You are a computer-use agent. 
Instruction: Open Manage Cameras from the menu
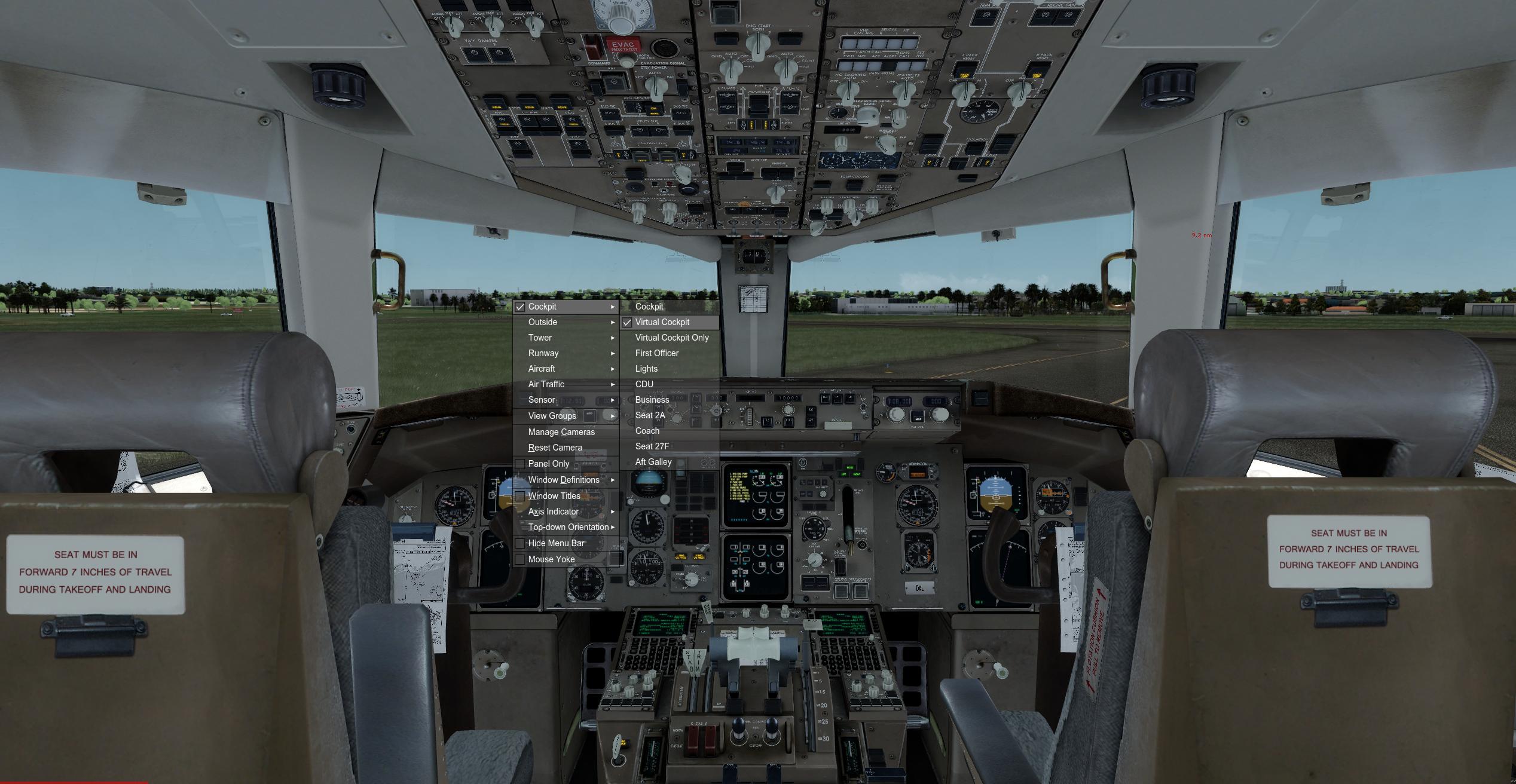(561, 431)
